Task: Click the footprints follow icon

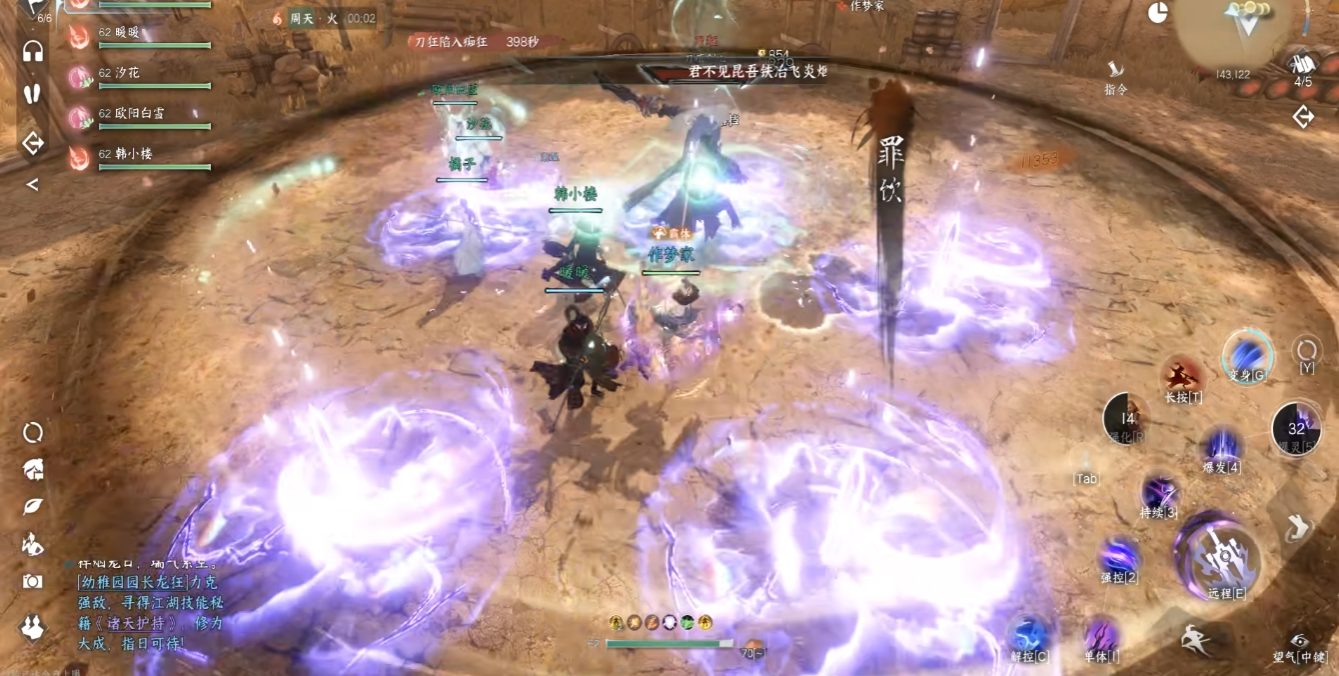Action: point(33,94)
